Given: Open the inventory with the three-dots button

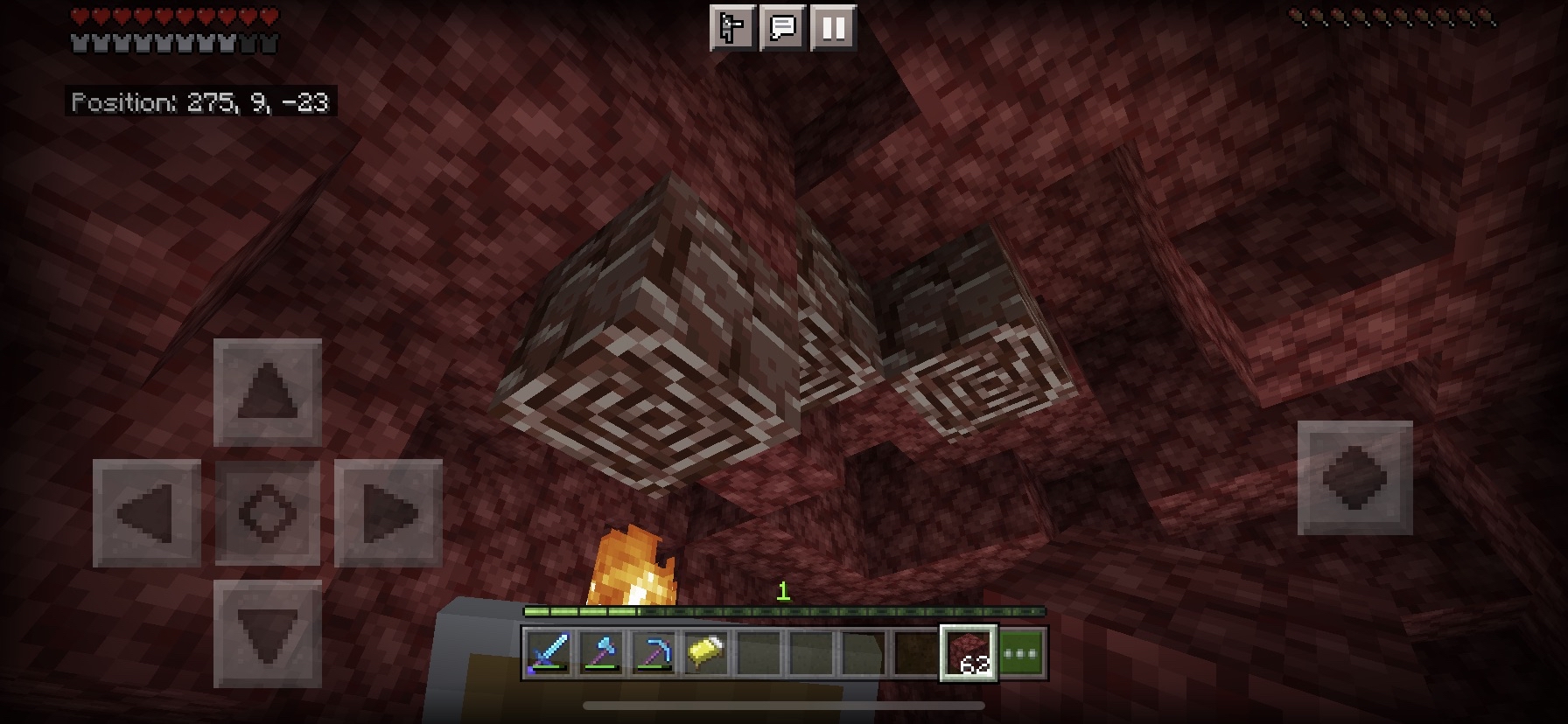Looking at the screenshot, I should click(x=1021, y=653).
